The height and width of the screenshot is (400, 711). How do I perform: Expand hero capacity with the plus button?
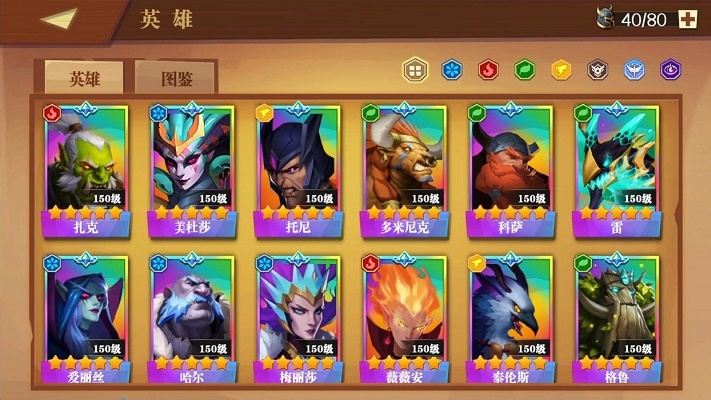[688, 19]
